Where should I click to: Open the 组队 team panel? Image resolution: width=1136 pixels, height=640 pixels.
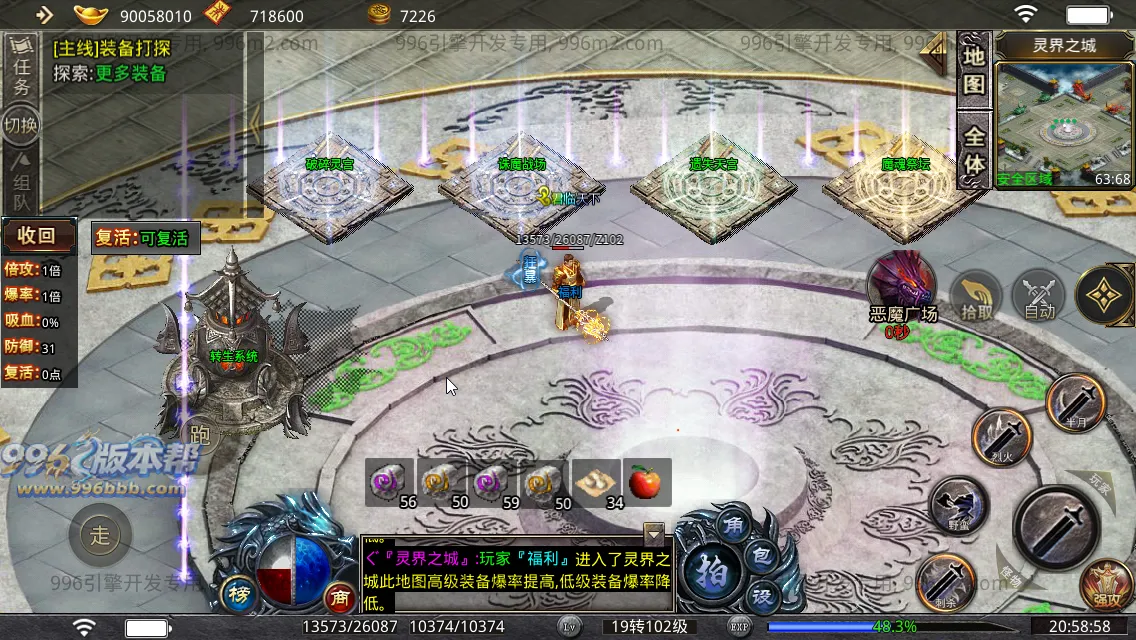(x=21, y=180)
